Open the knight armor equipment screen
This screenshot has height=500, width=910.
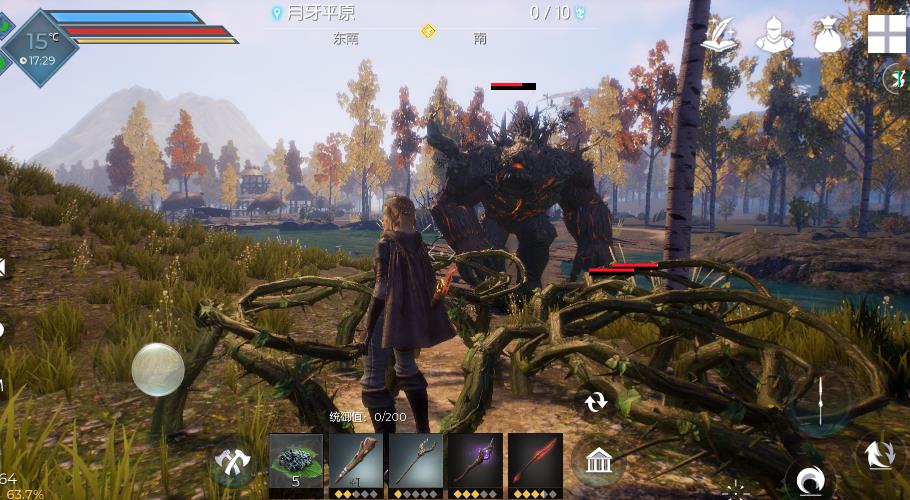click(773, 35)
